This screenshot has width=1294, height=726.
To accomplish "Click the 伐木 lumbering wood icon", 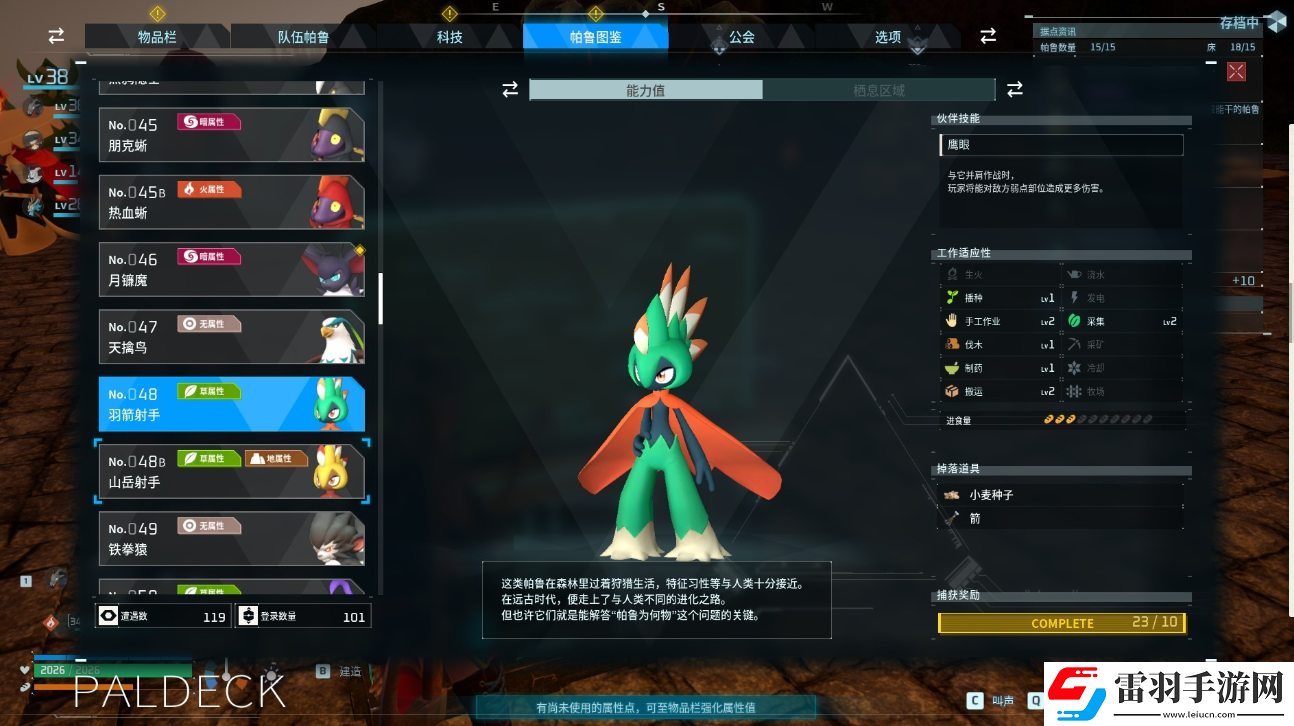I will [952, 343].
